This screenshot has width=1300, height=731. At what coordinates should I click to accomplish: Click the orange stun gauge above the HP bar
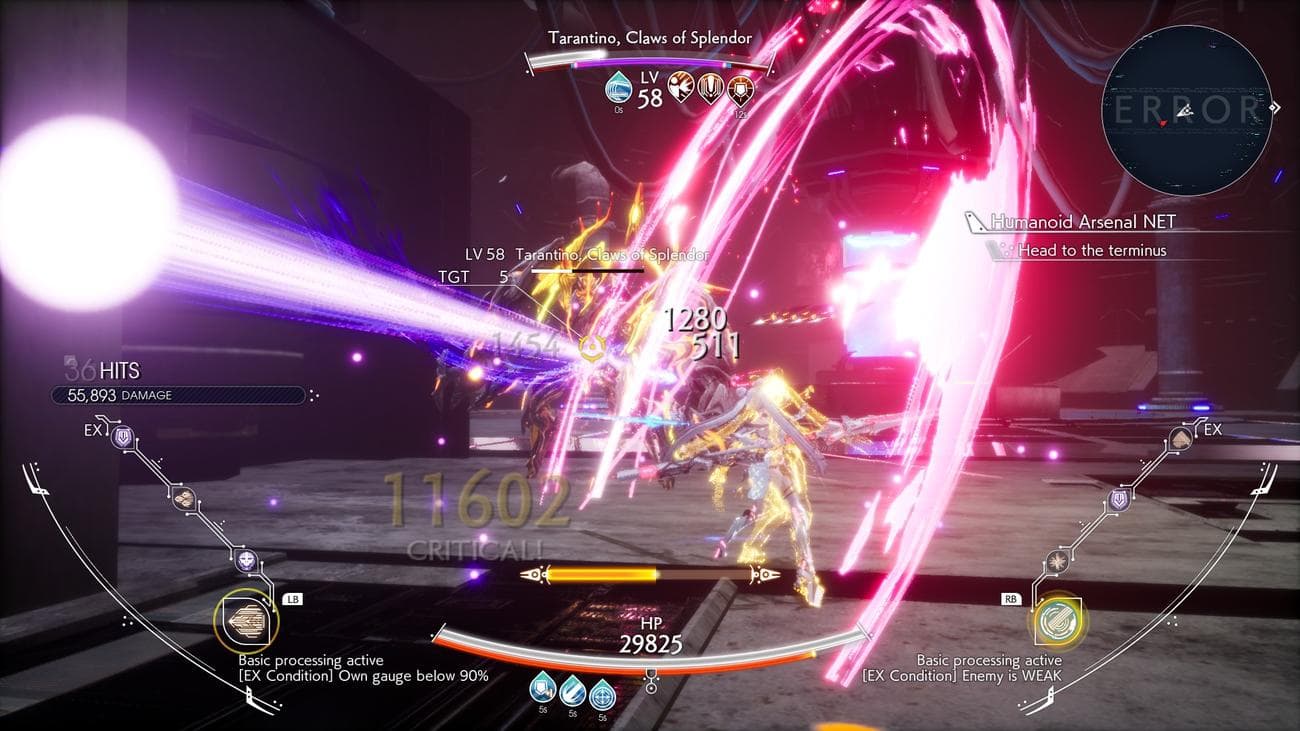coord(650,573)
